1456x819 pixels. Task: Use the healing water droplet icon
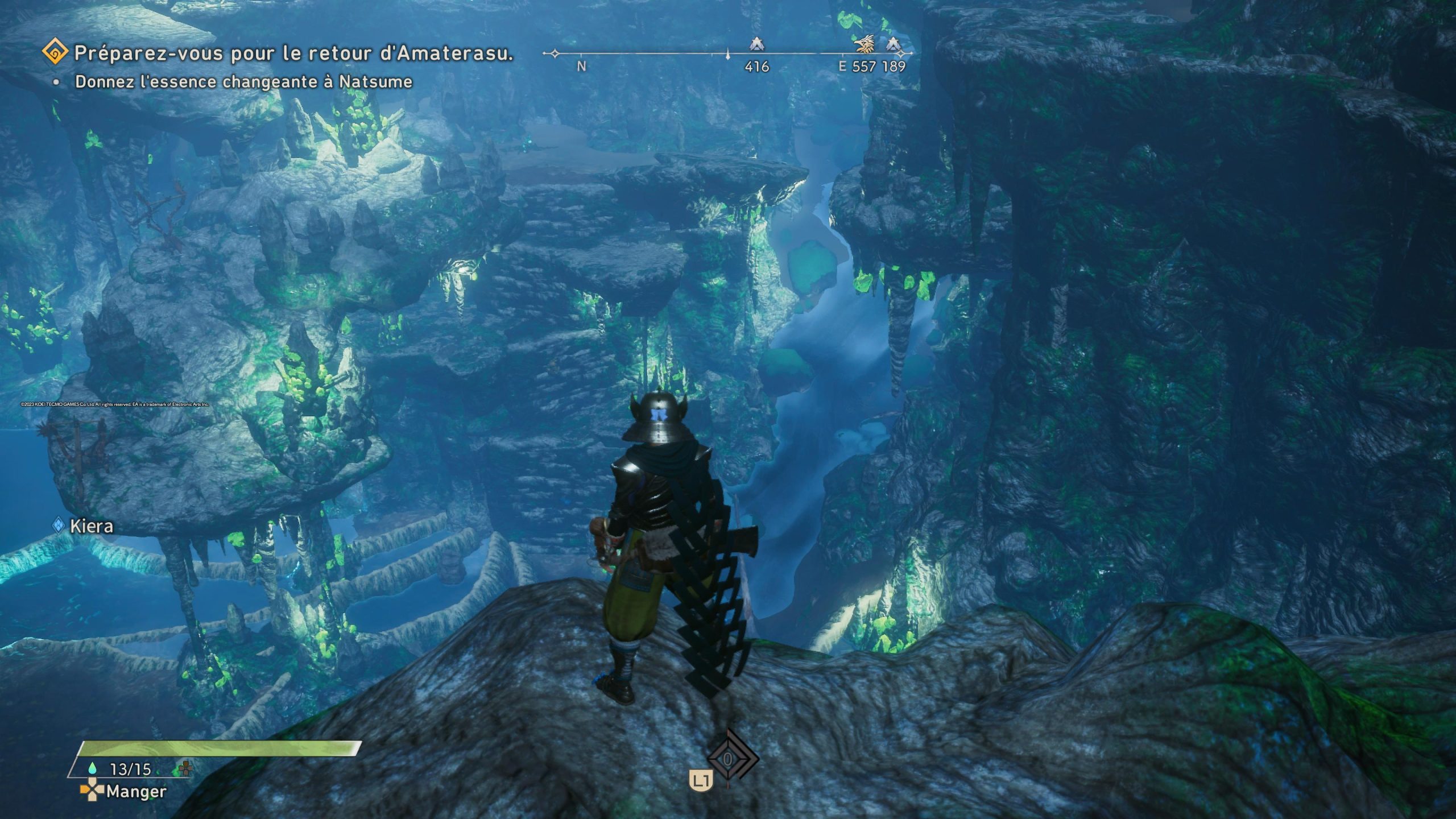(93, 768)
